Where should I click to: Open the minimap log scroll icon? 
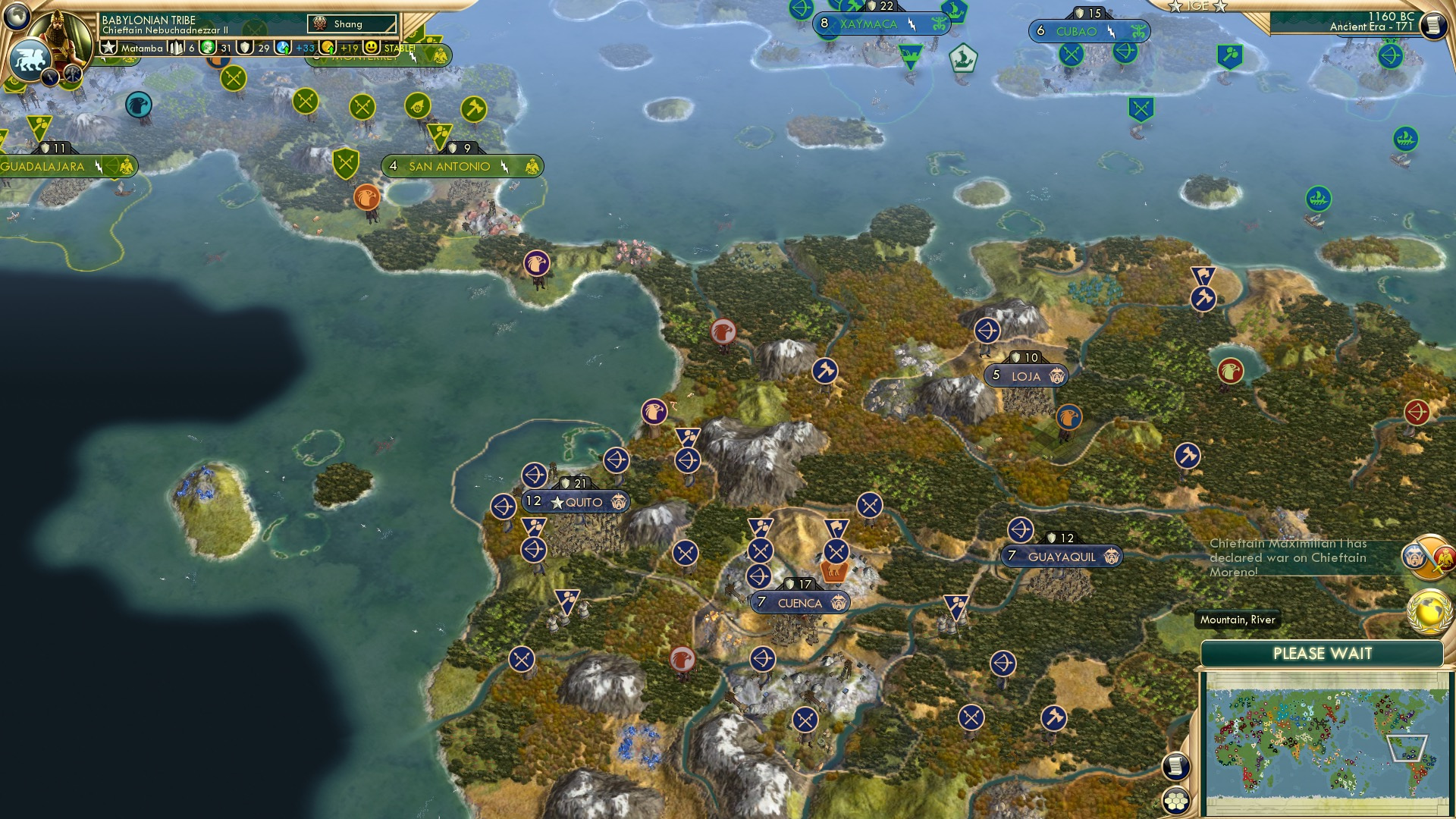pyautogui.click(x=1175, y=766)
